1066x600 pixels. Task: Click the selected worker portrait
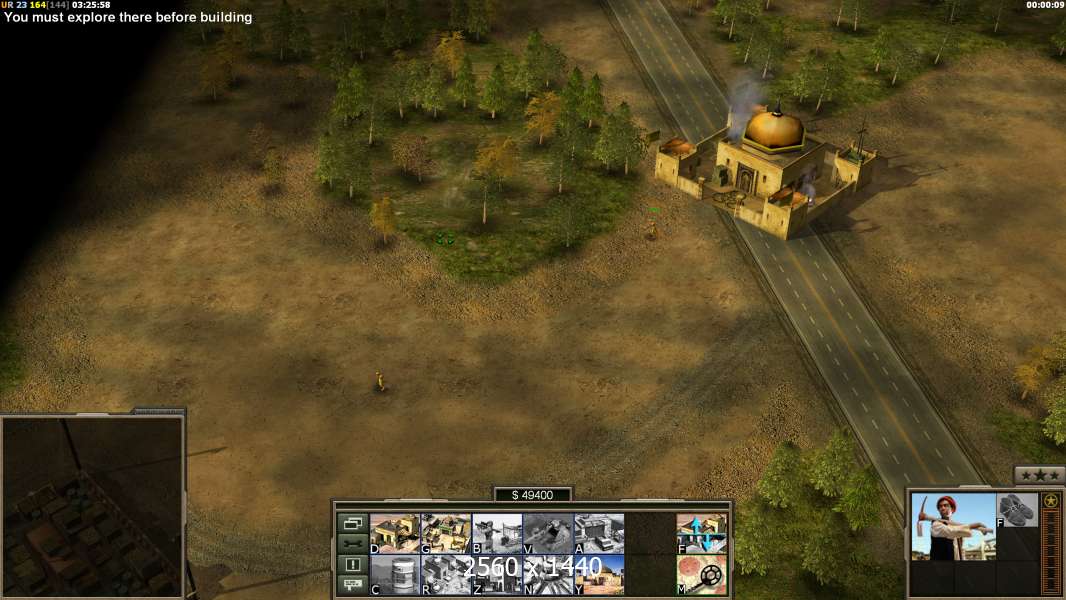click(953, 527)
